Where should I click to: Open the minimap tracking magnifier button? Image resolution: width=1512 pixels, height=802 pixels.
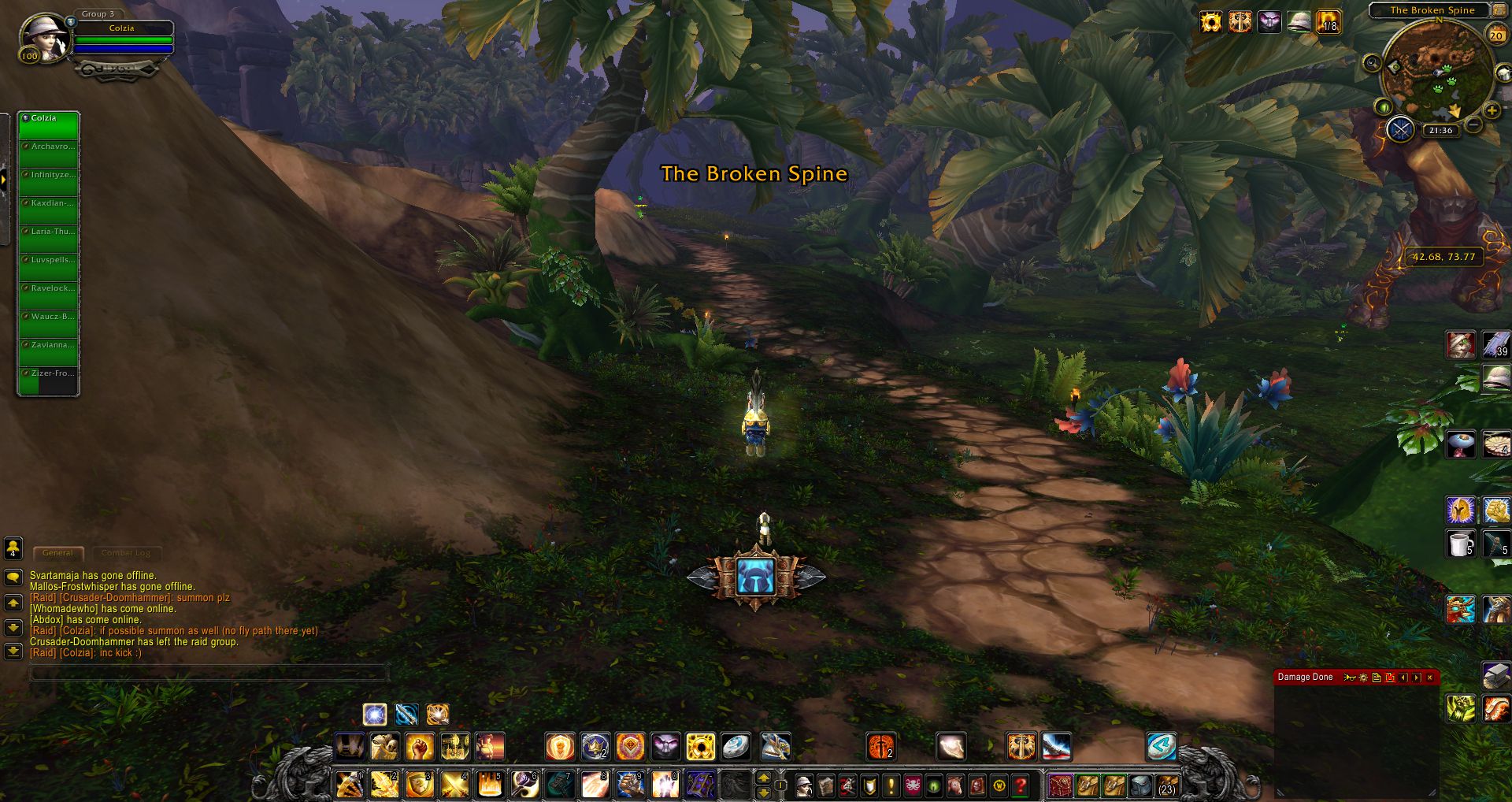coord(1372,62)
